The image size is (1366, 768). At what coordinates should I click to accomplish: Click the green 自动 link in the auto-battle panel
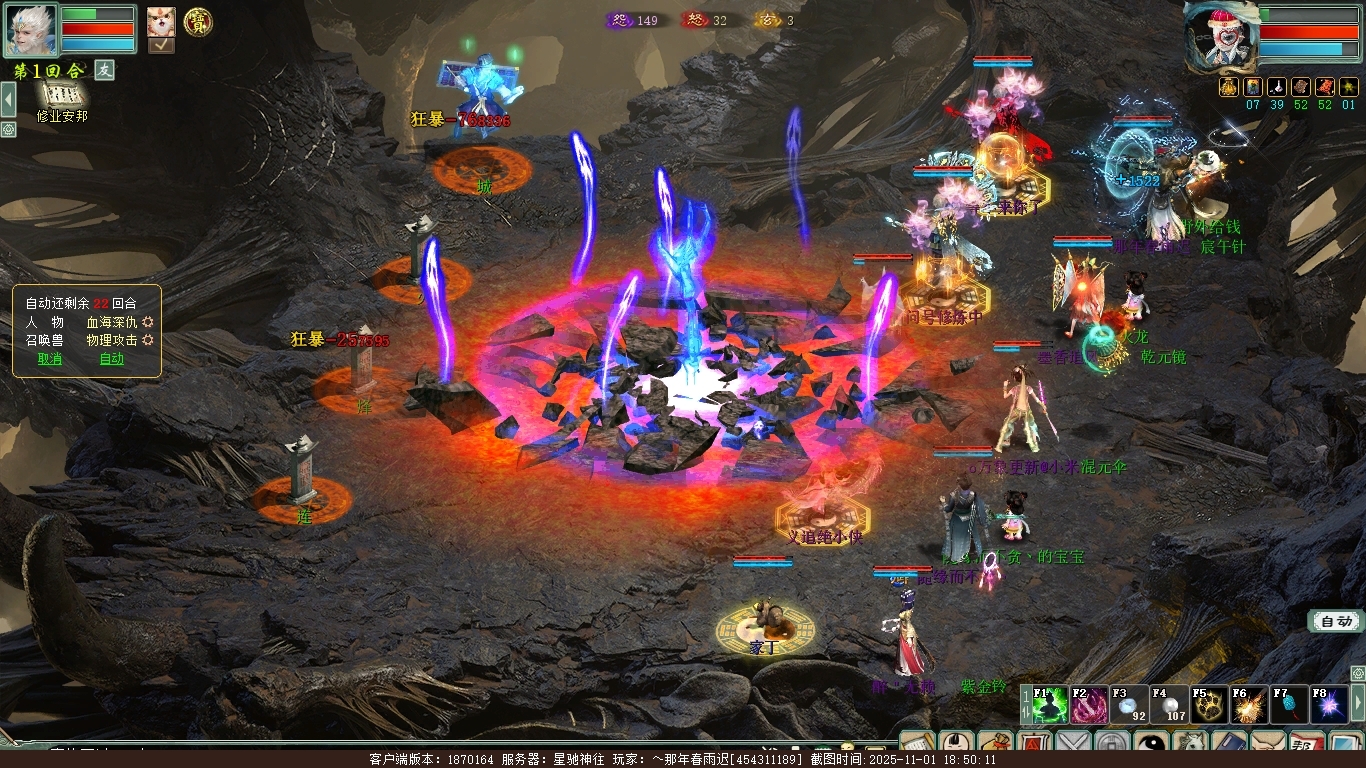pos(112,359)
